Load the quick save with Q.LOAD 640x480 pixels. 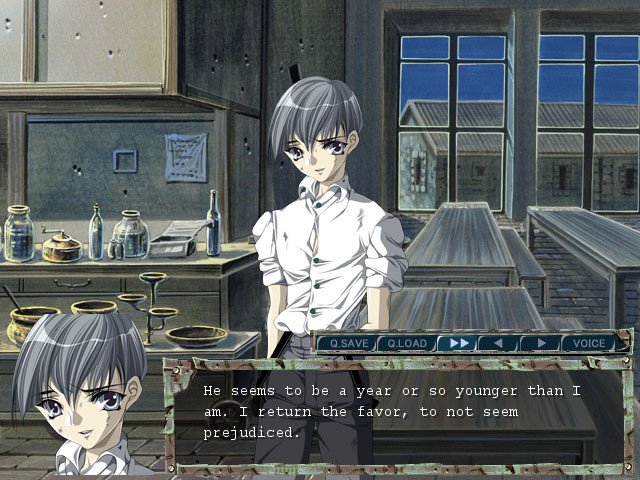point(407,343)
